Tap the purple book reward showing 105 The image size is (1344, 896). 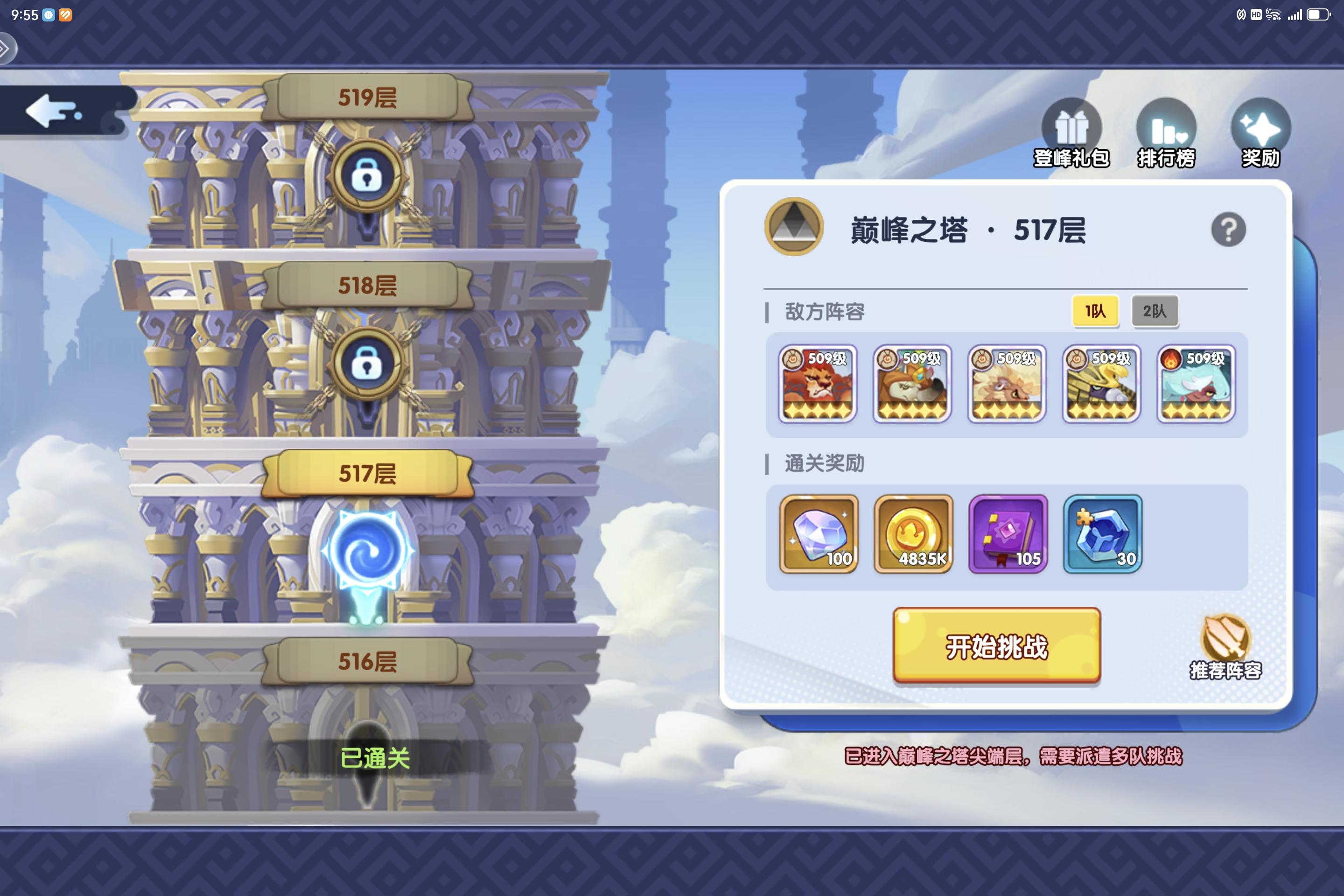coord(1008,534)
